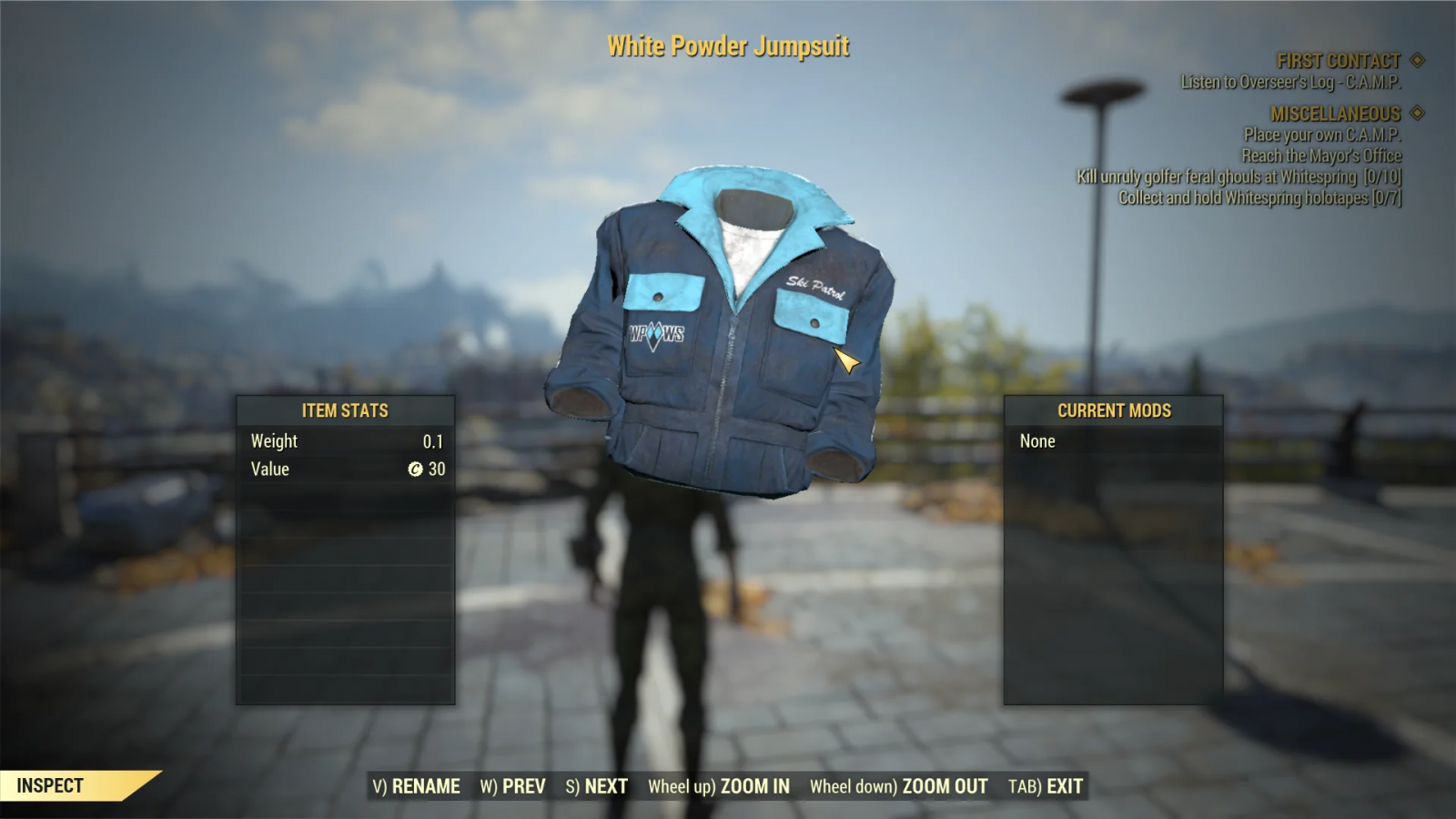
Task: Click the diamond icon beside FIRST CONTACT
Action: [1415, 62]
